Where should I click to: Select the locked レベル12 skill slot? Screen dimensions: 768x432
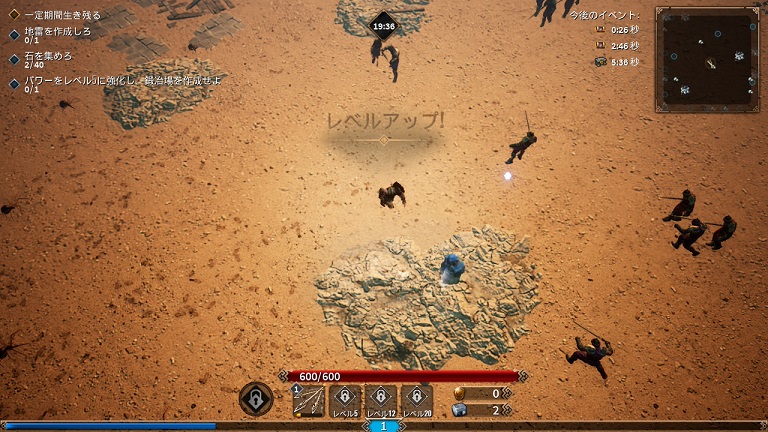(380, 400)
